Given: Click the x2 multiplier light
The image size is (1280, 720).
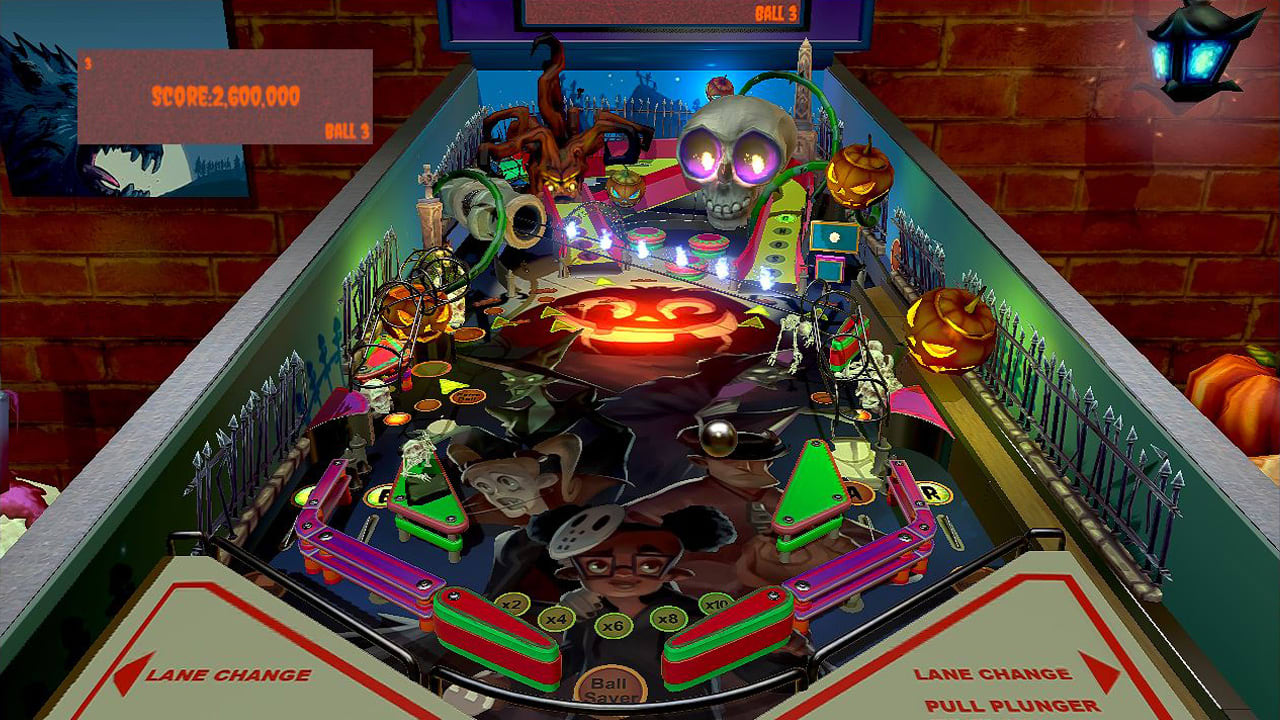Looking at the screenshot, I should 510,604.
